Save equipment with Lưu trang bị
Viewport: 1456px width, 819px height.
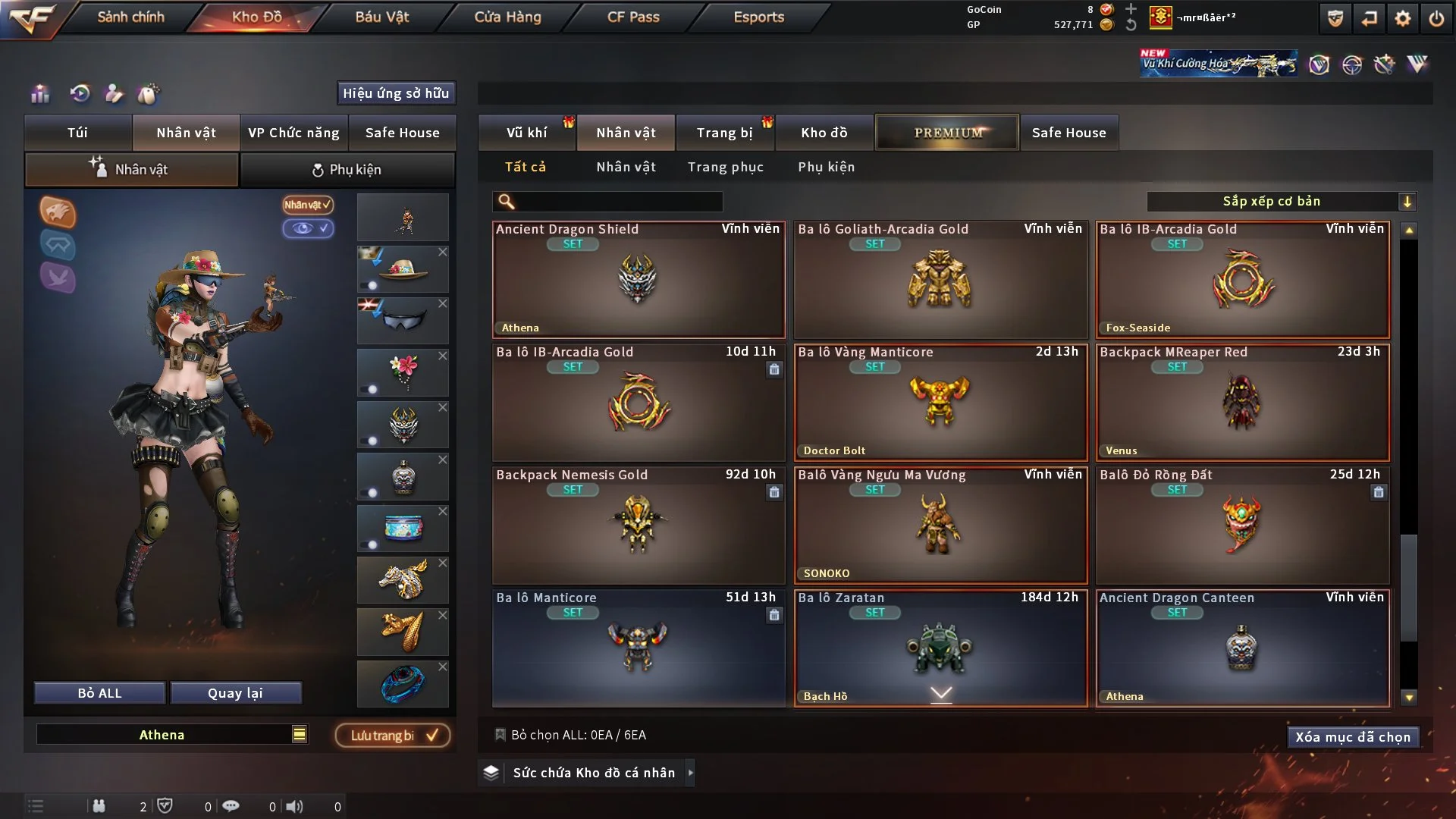tap(393, 736)
